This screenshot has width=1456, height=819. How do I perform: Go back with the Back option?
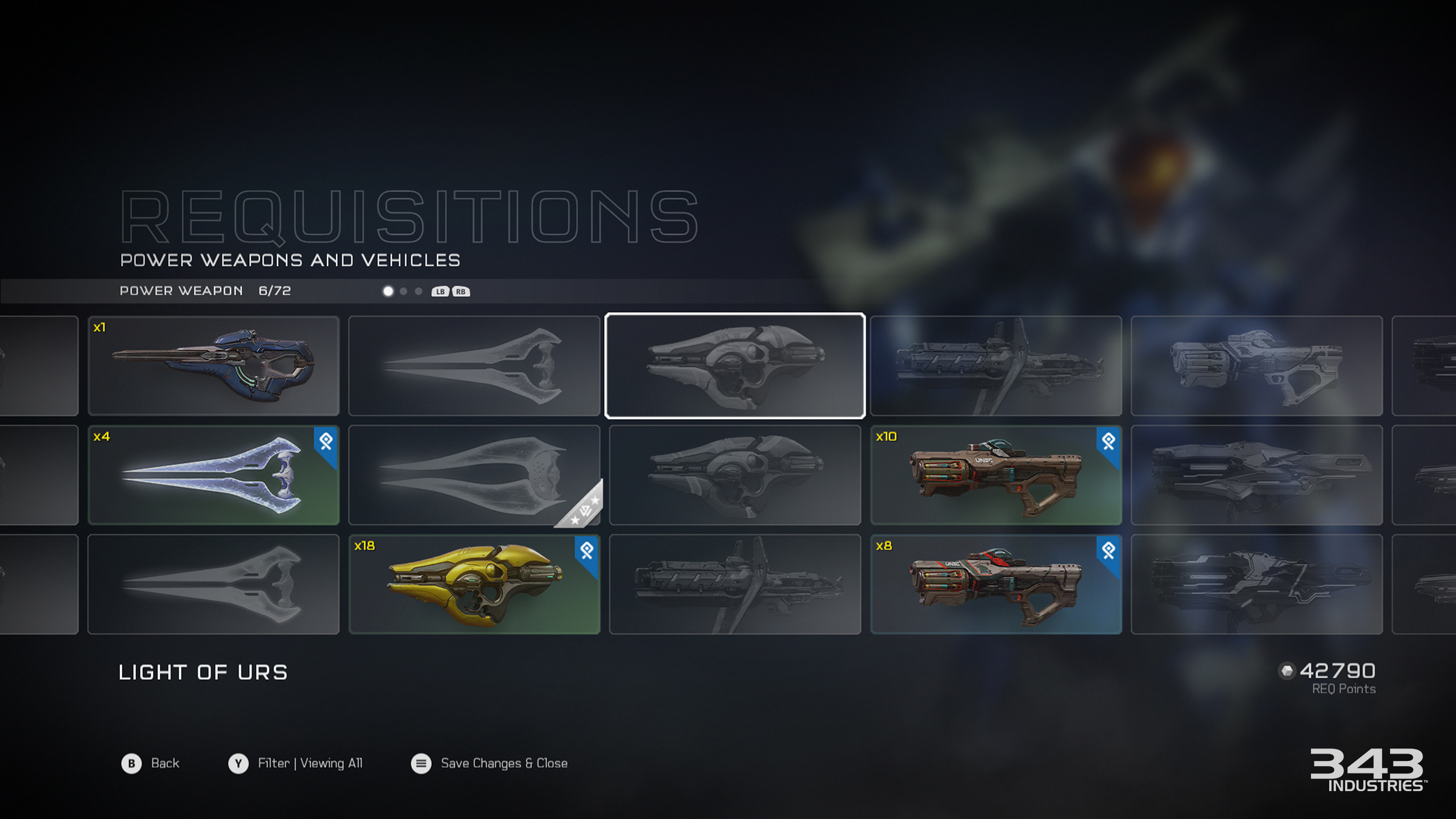coord(151,763)
